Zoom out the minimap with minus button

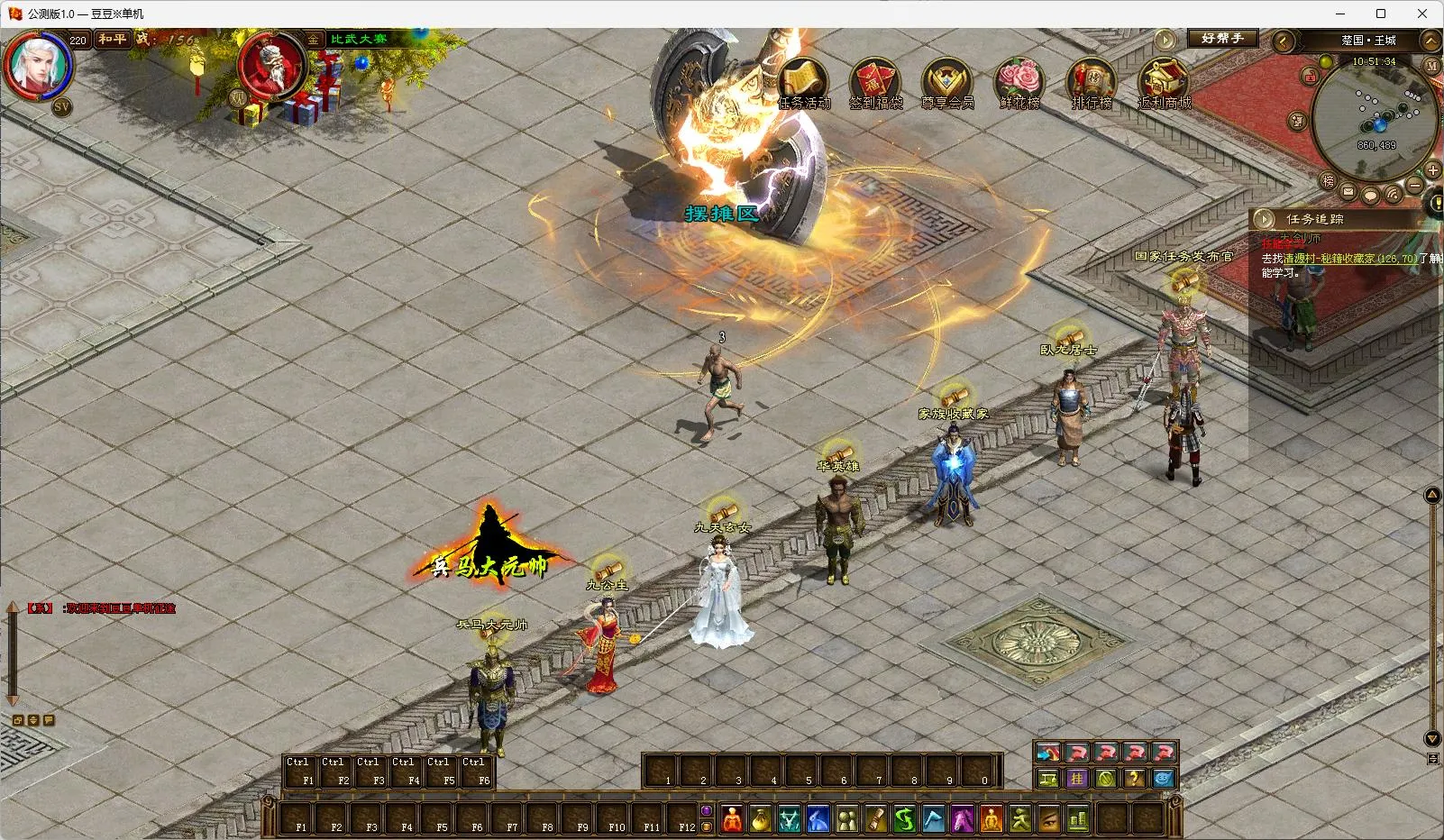(1414, 186)
